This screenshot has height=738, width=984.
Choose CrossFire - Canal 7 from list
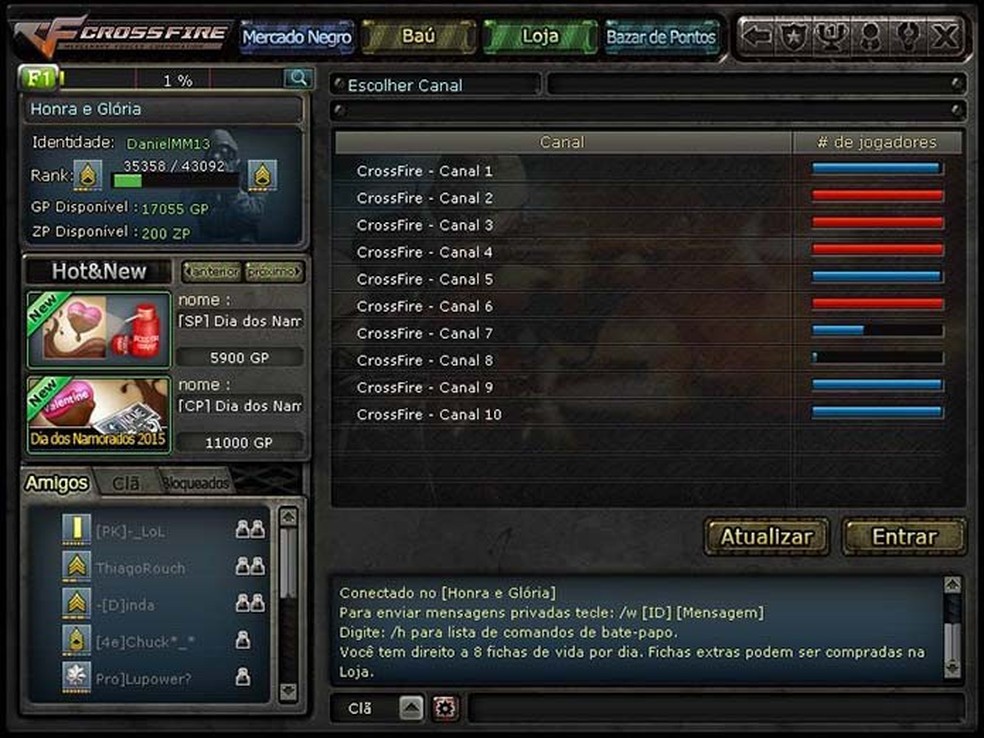[424, 333]
